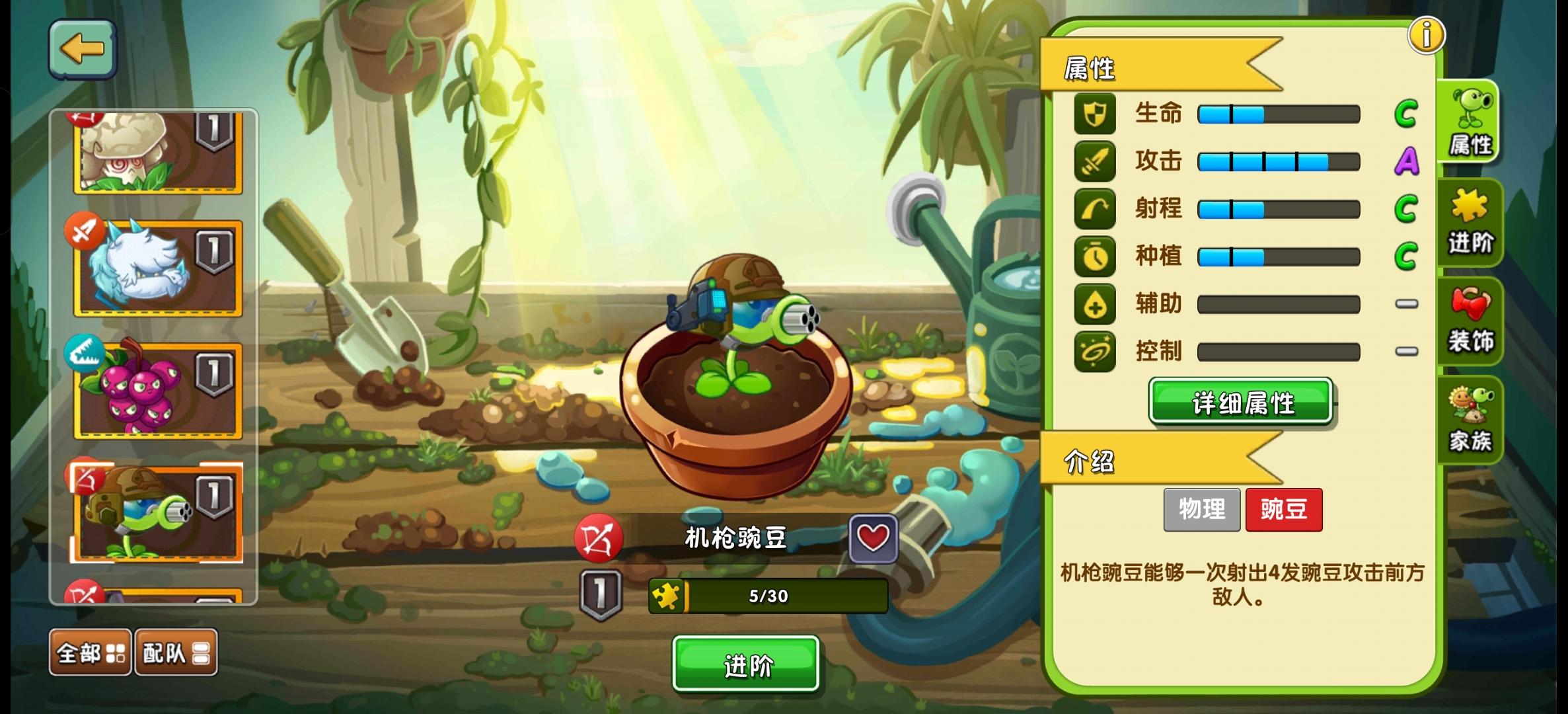The image size is (1568, 714).
Task: Select the 物理 damage type tag
Action: [1201, 510]
